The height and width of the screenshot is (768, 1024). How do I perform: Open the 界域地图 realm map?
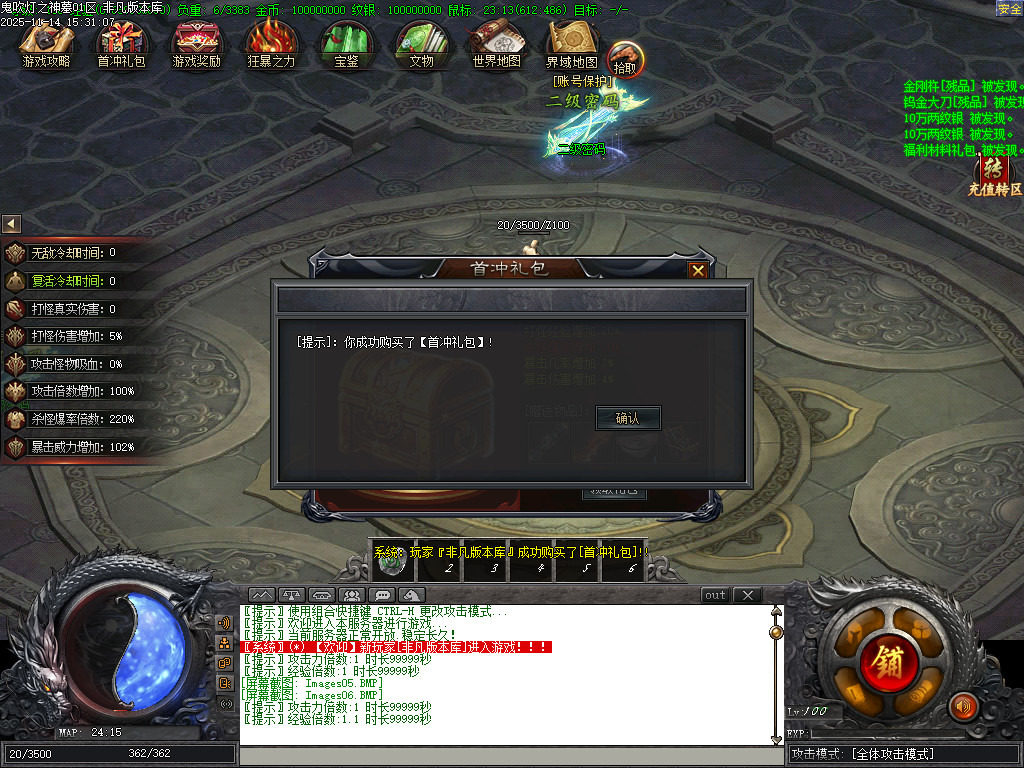(571, 43)
